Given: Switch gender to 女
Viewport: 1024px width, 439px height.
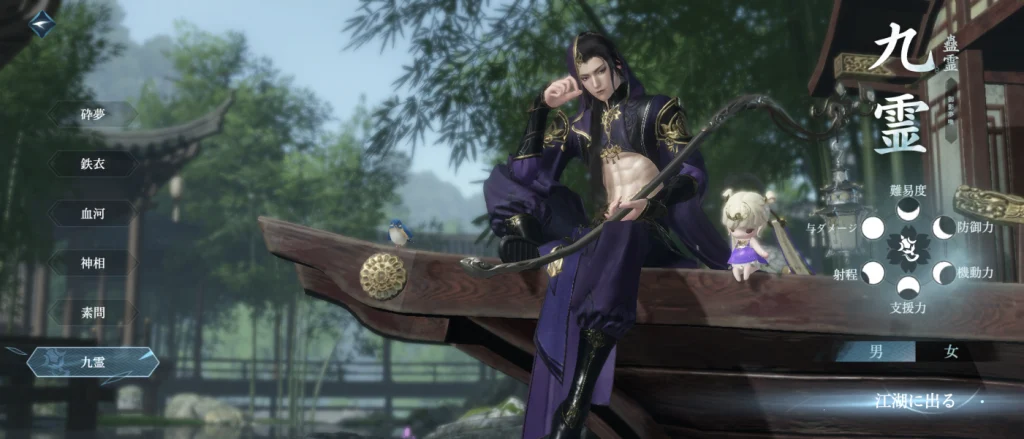Looking at the screenshot, I should click(x=952, y=351).
